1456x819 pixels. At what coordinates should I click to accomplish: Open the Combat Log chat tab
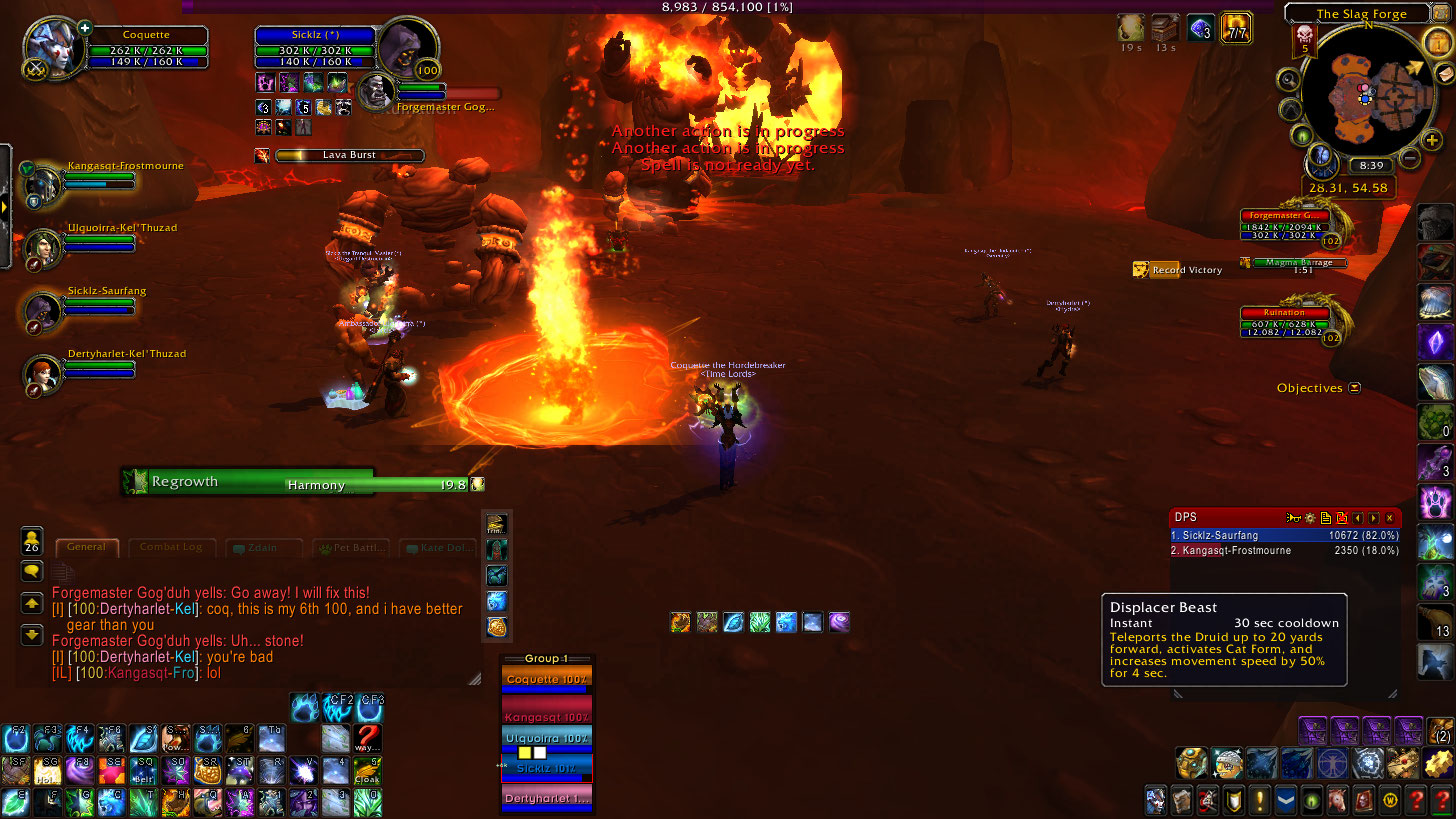click(x=171, y=547)
